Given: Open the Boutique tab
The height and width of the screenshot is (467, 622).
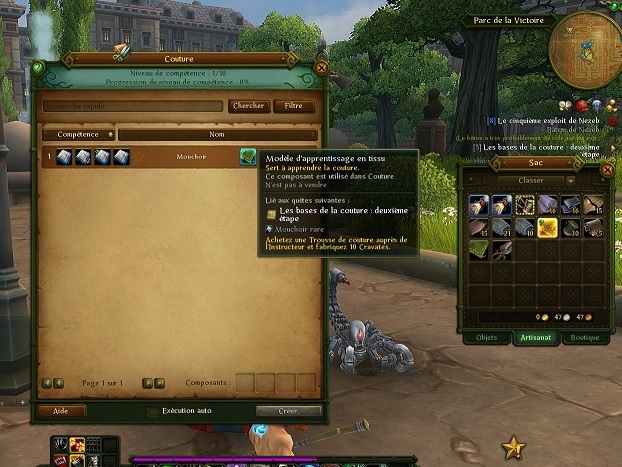Looking at the screenshot, I should coord(584,338).
